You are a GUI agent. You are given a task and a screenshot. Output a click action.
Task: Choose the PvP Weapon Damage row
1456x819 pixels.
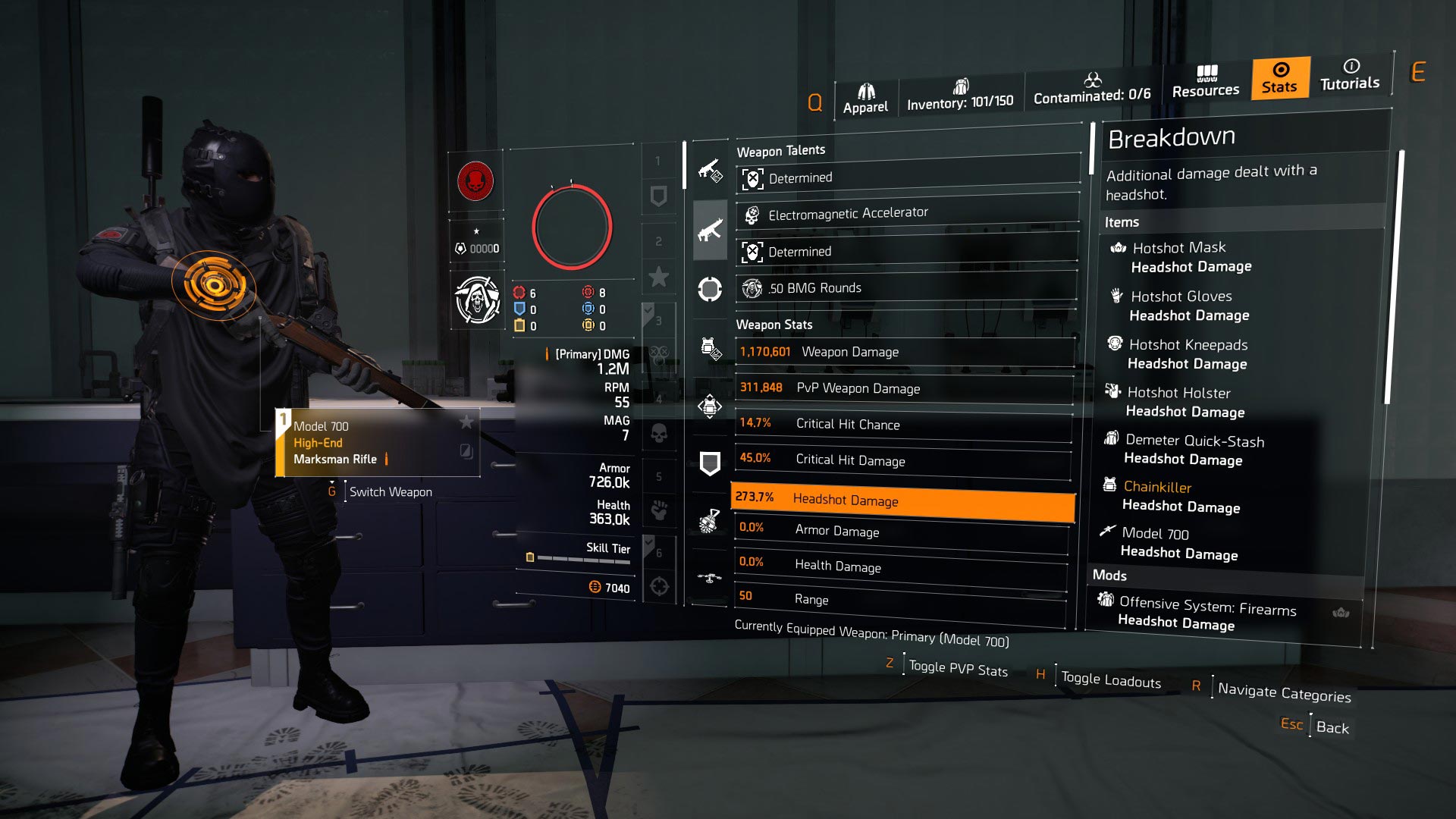(904, 388)
